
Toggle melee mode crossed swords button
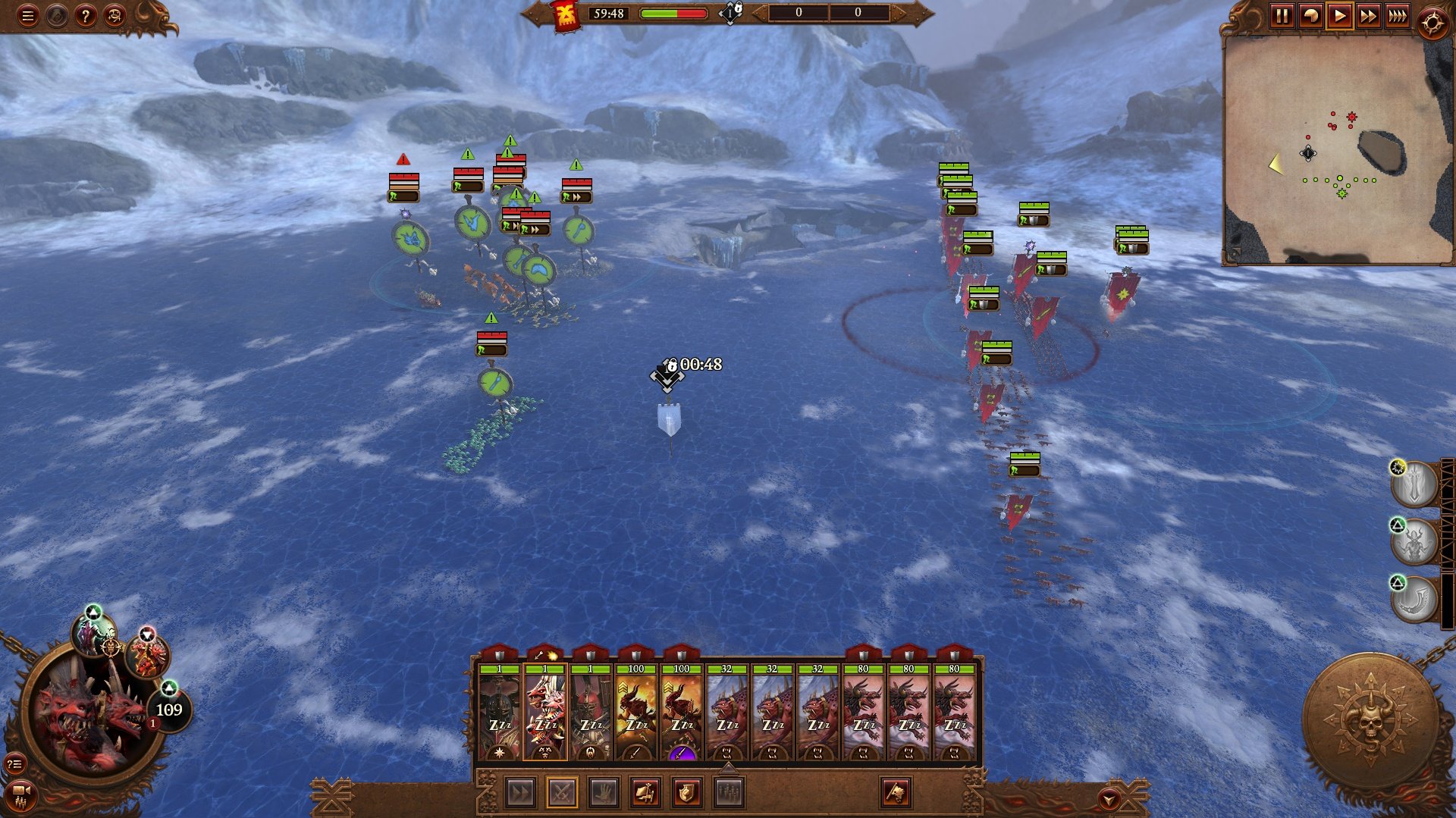click(562, 793)
